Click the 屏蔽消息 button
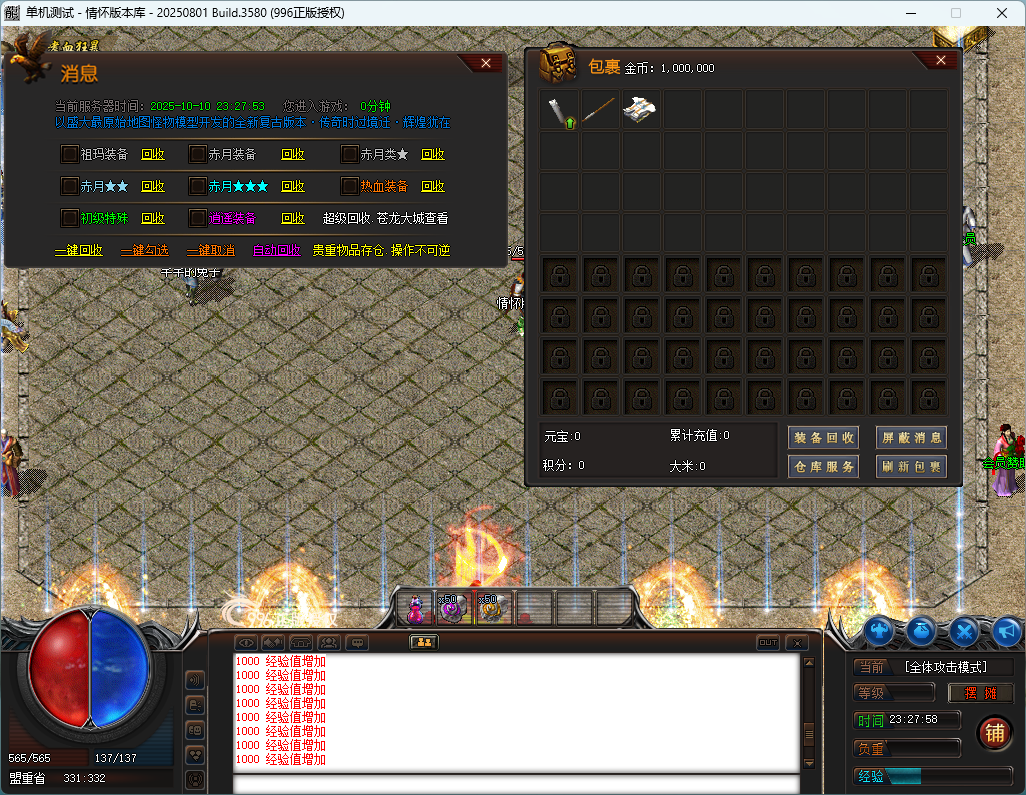 click(911, 437)
